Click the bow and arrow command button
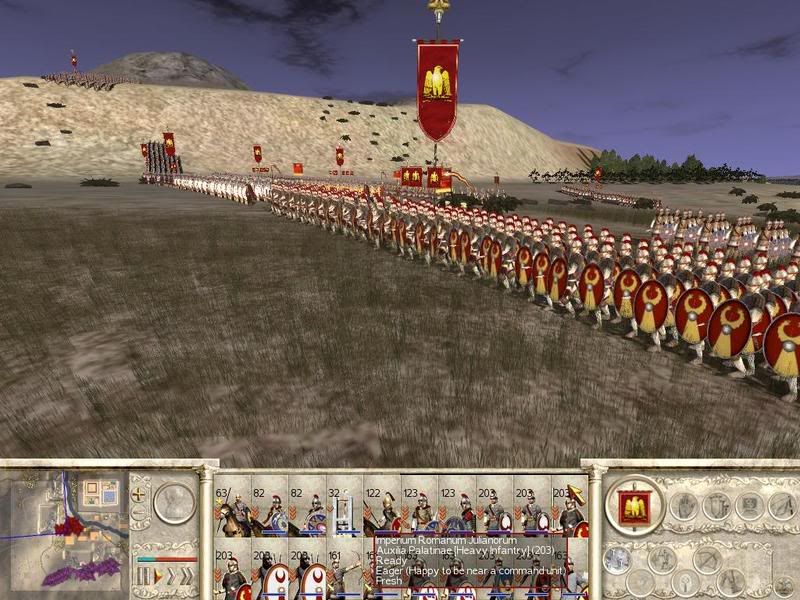The height and width of the screenshot is (600, 800). coord(708,559)
